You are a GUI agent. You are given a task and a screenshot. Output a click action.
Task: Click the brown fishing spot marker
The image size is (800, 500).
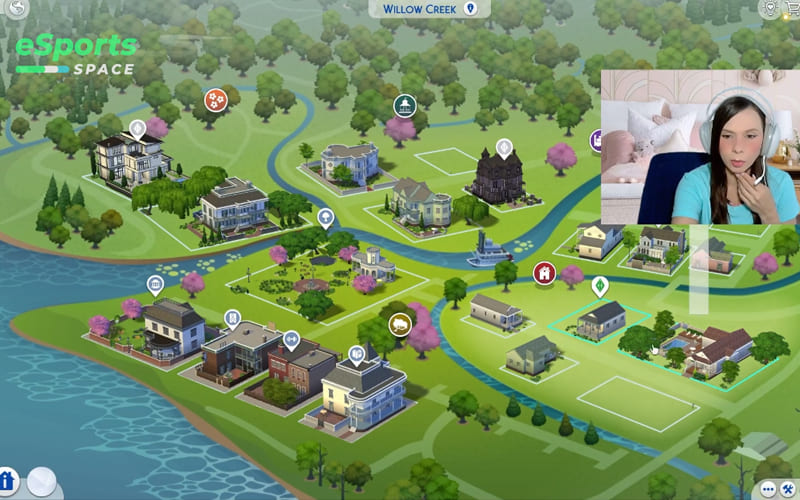pos(399,323)
